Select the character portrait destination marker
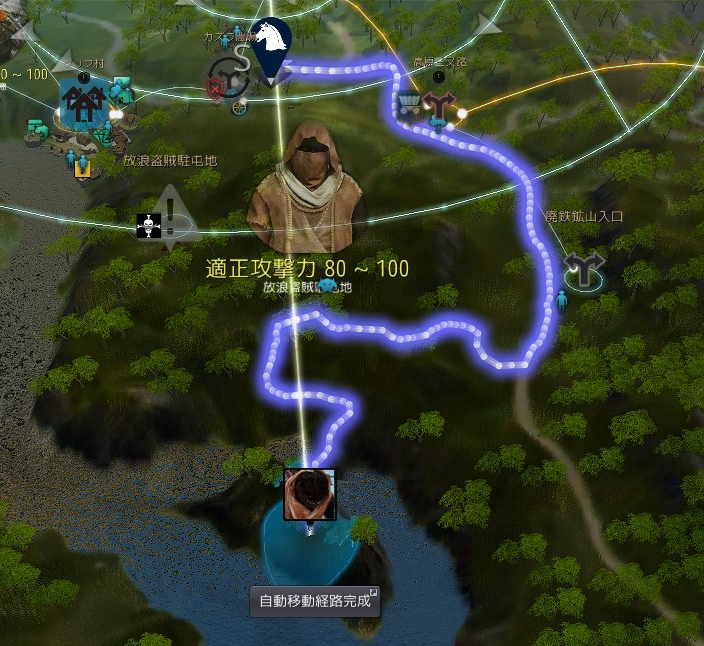 (x=309, y=494)
